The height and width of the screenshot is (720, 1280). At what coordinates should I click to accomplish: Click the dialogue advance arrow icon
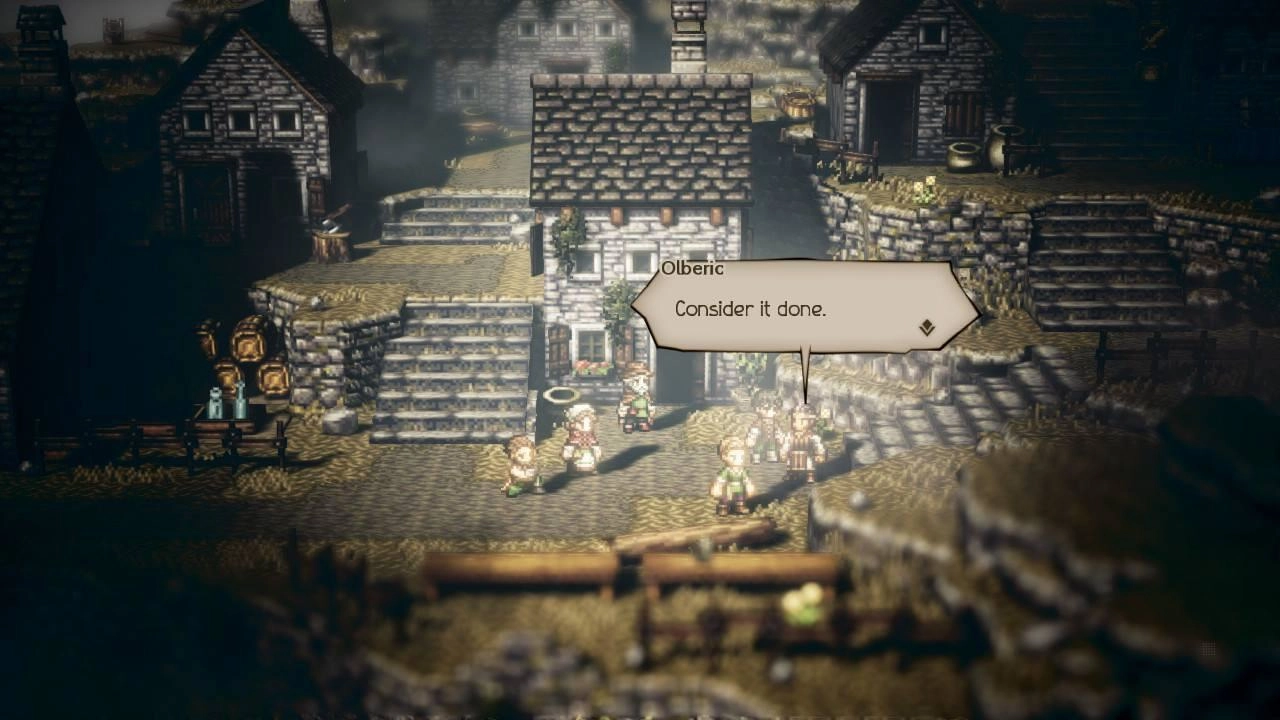pyautogui.click(x=925, y=325)
